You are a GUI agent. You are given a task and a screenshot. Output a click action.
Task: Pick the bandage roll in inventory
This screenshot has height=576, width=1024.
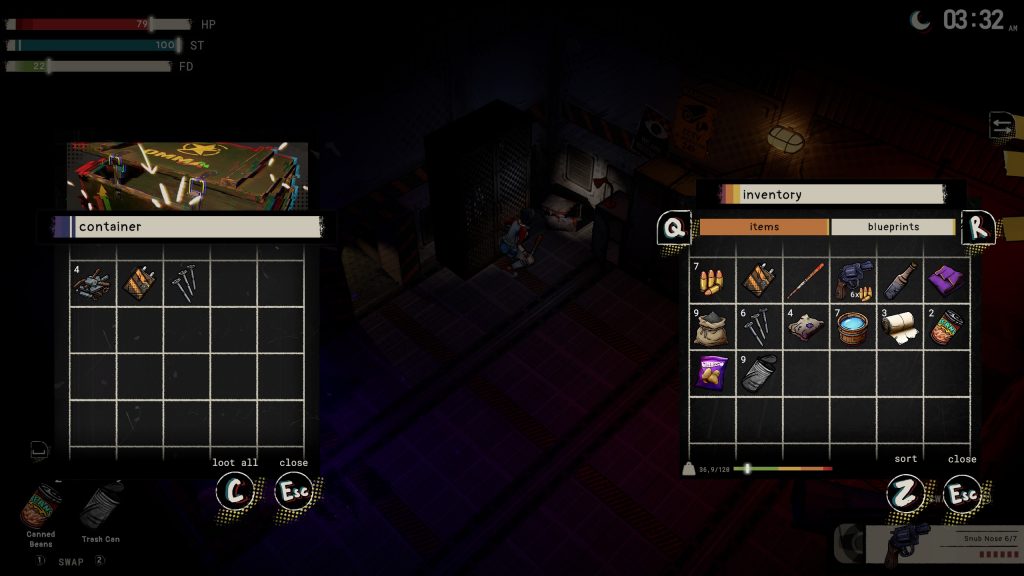[900, 327]
